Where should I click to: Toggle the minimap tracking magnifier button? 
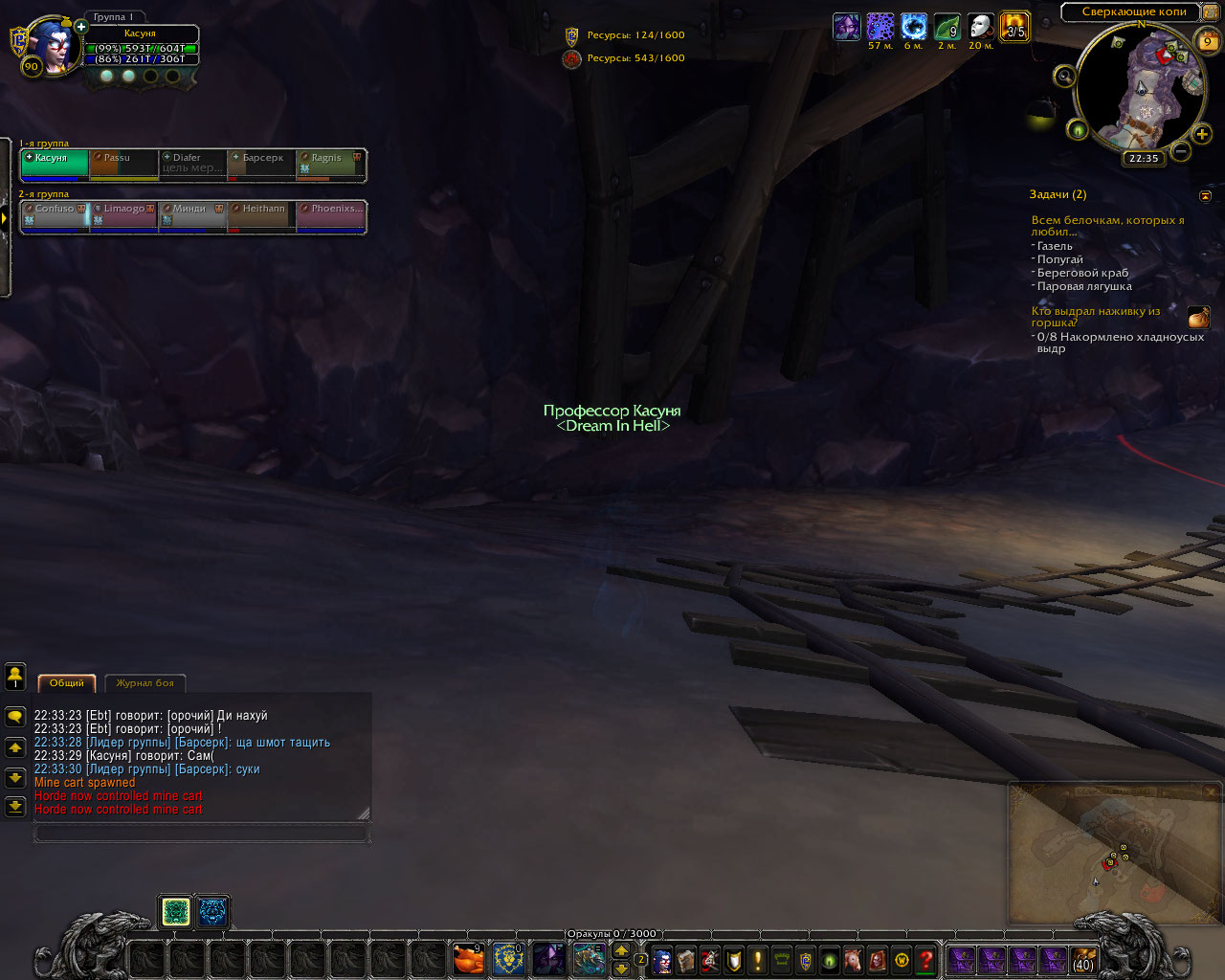pyautogui.click(x=1064, y=77)
